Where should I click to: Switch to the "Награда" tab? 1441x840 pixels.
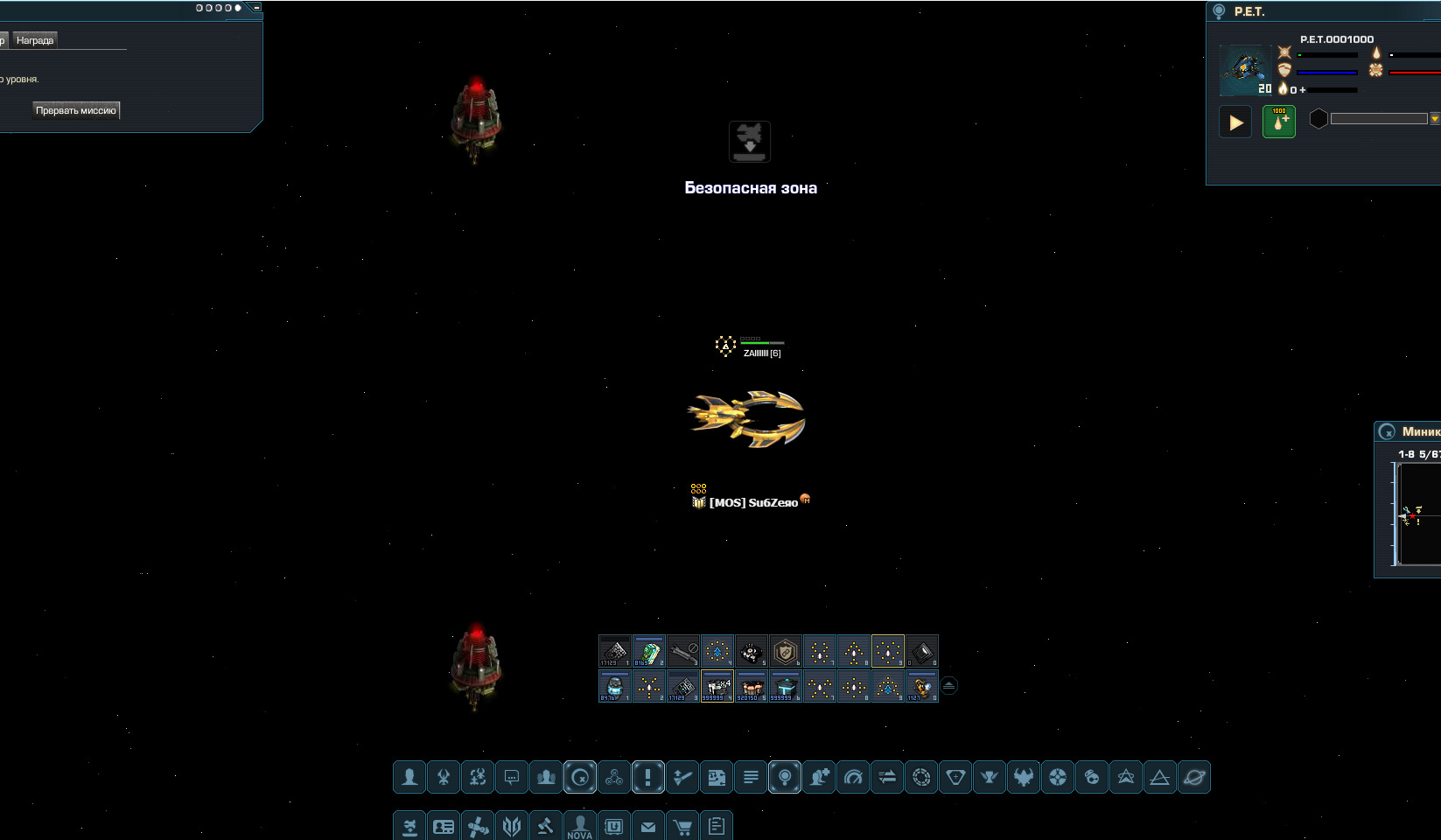pyautogui.click(x=35, y=40)
